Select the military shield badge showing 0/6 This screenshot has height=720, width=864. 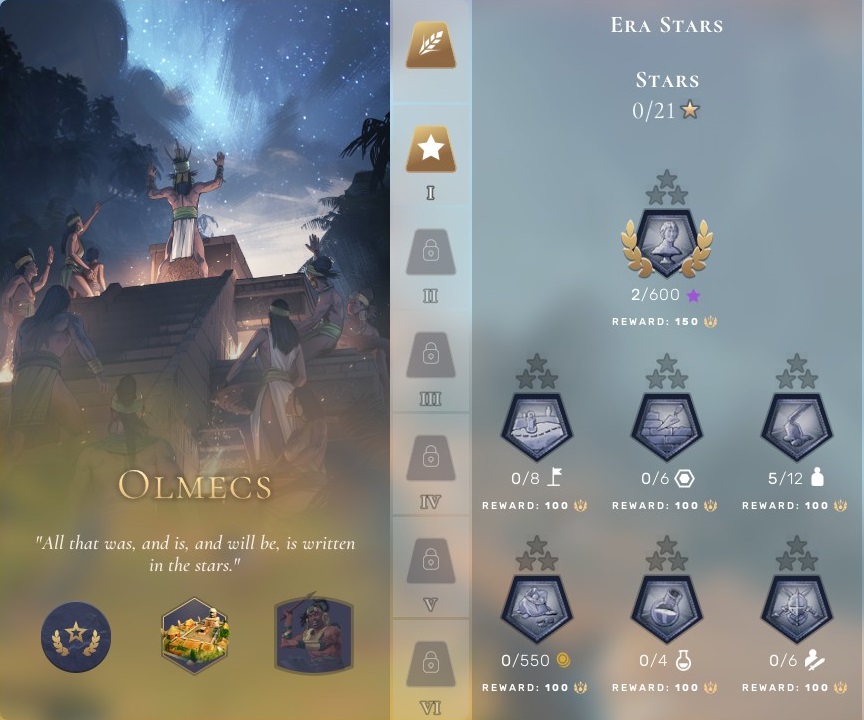point(797,607)
